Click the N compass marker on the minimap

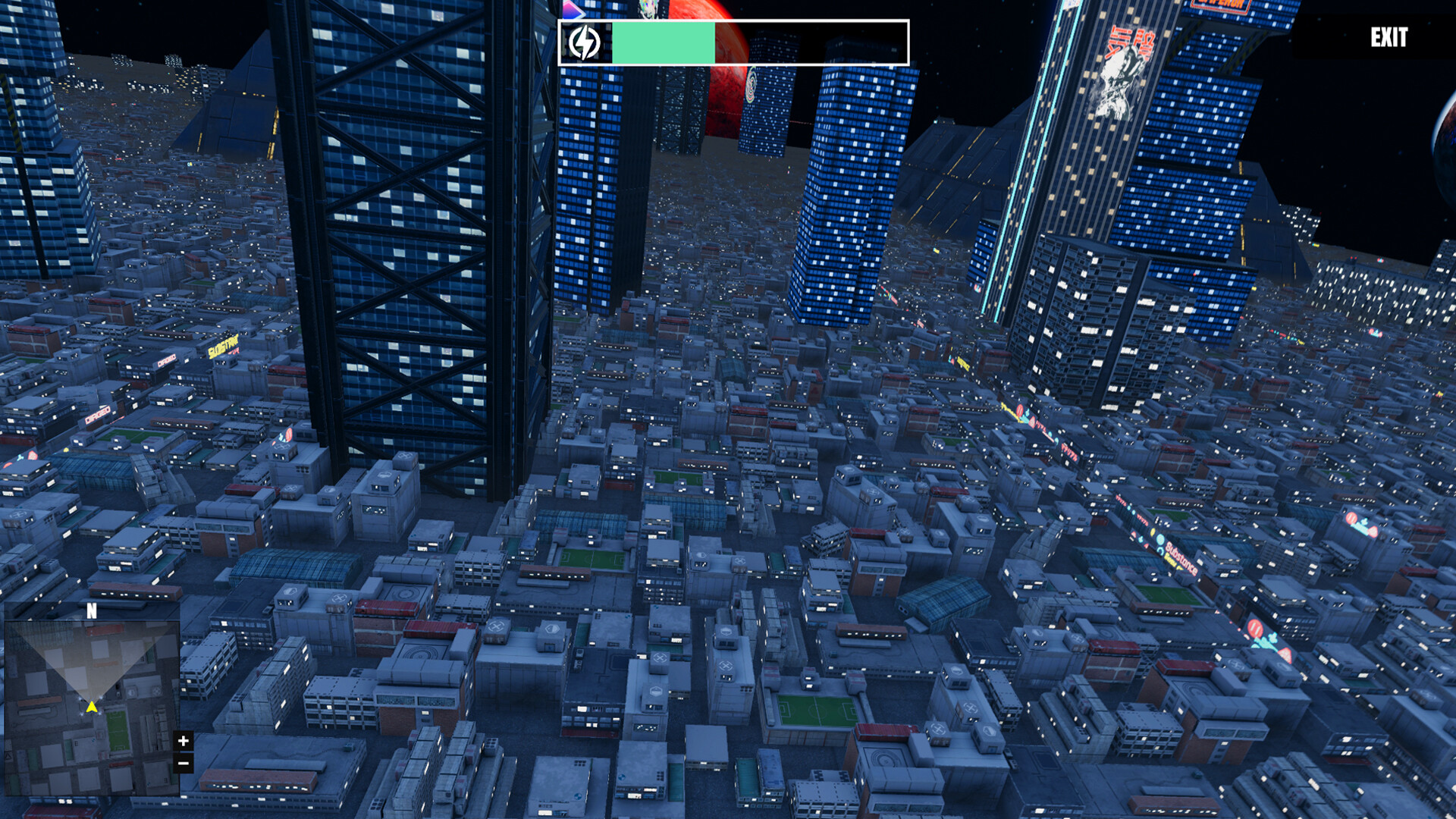(92, 610)
